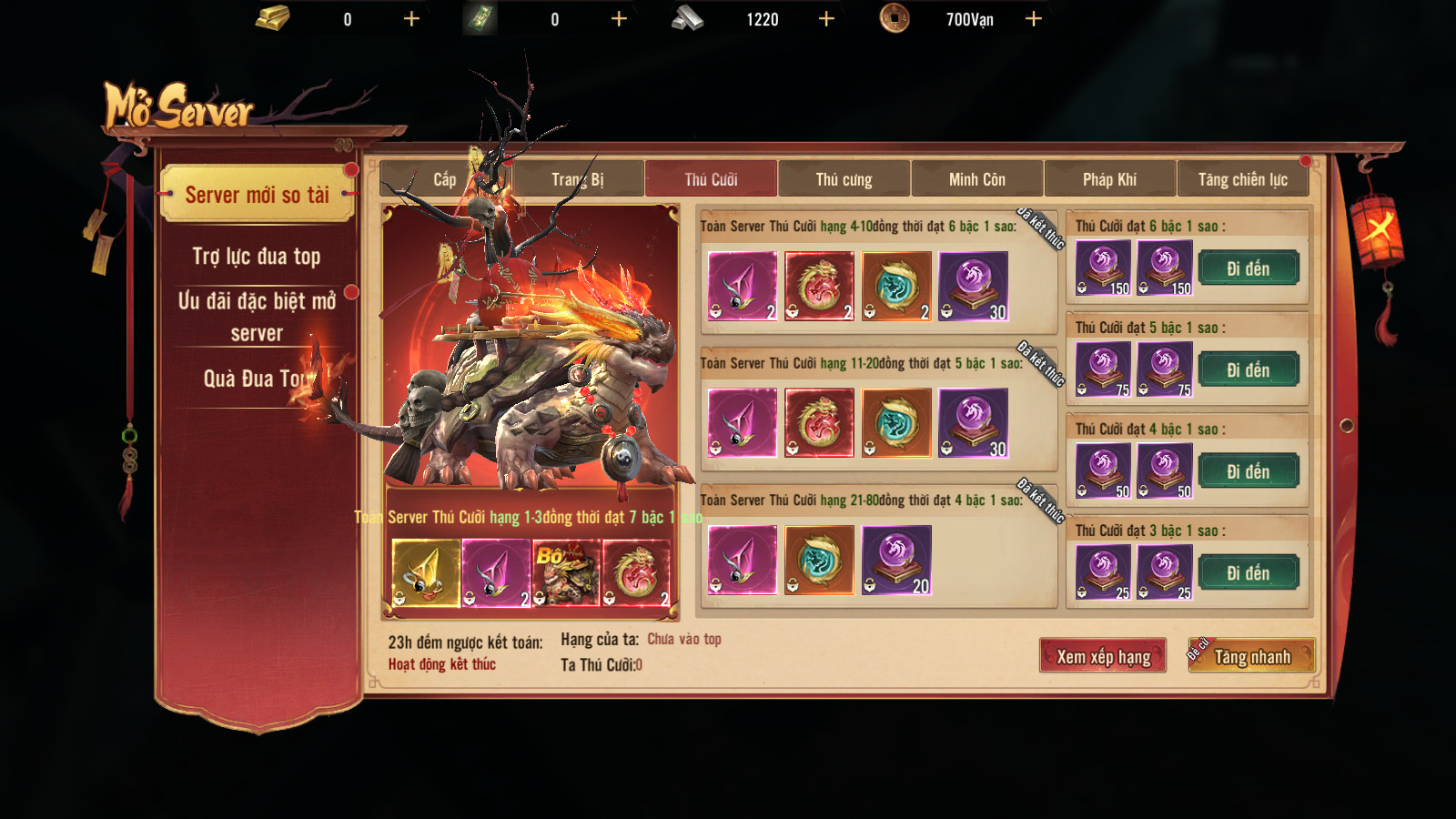The image size is (1456, 819).
Task: Click Đi đến for 6 bậc reward
Action: 1248,268
